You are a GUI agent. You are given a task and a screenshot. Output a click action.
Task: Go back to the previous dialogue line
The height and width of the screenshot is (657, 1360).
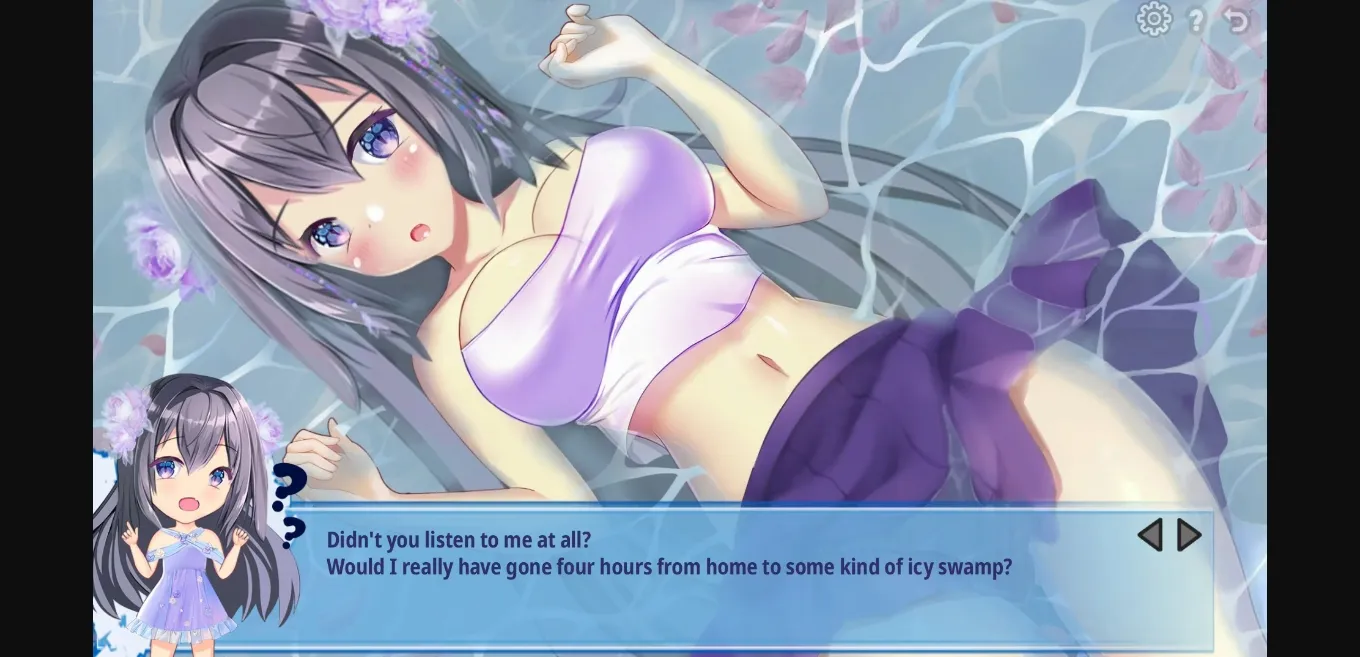[1150, 535]
